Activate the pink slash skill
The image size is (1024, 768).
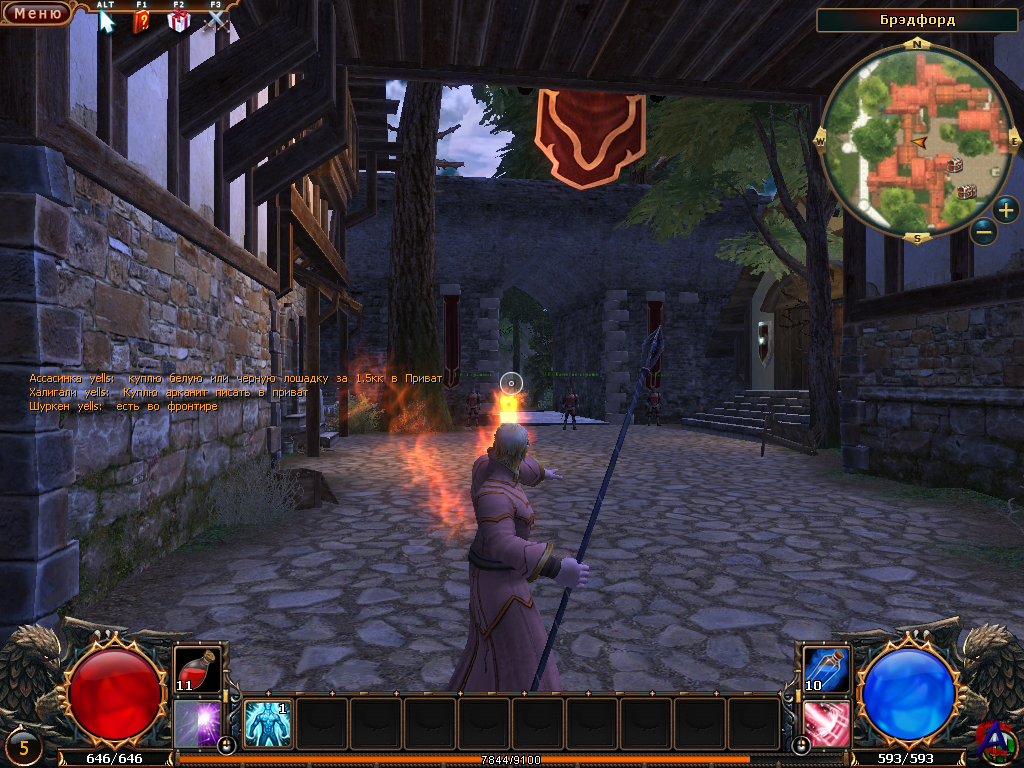click(827, 723)
